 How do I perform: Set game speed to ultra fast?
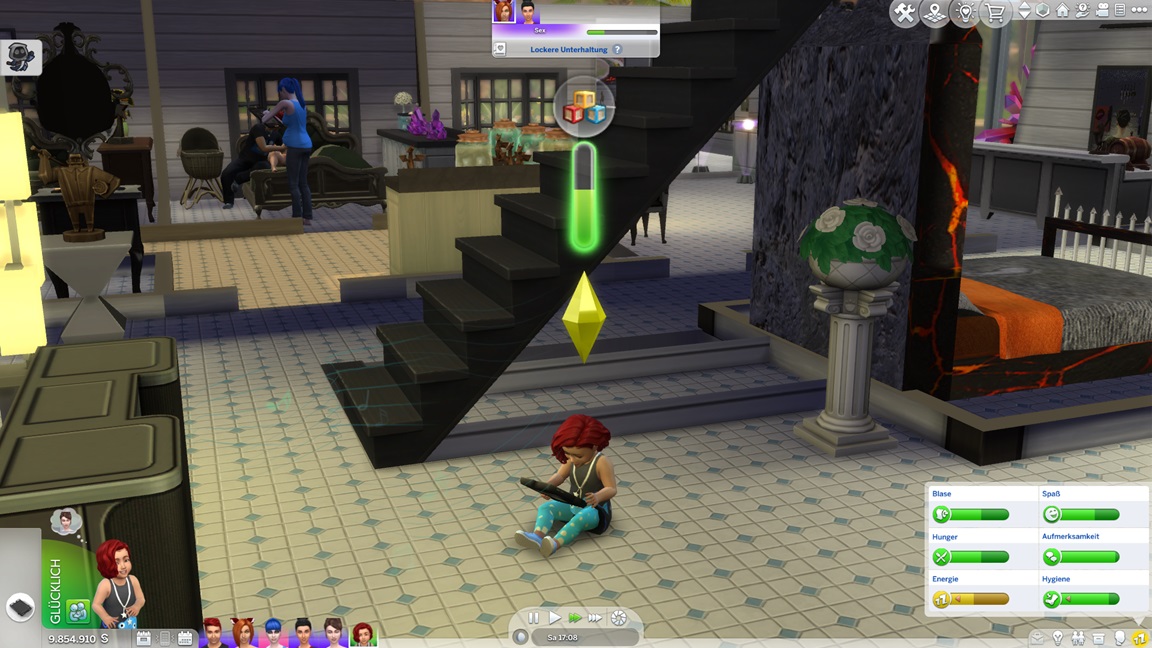click(x=595, y=618)
